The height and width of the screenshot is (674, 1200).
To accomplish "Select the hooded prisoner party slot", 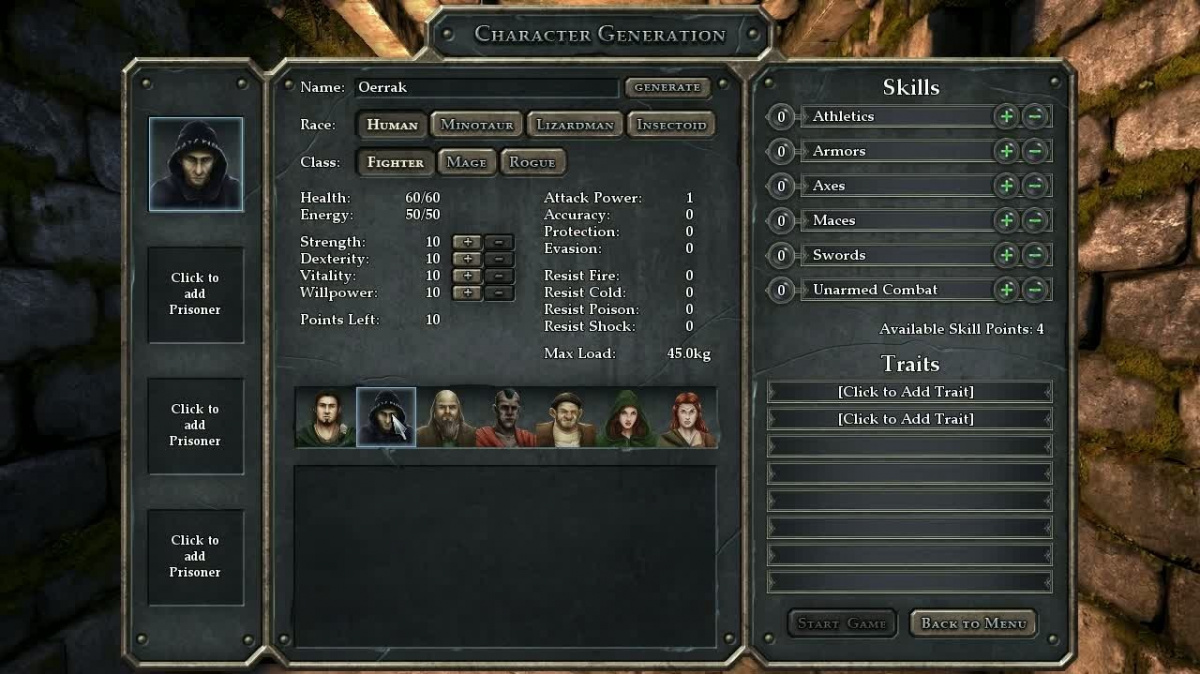I will pyautogui.click(x=196, y=164).
